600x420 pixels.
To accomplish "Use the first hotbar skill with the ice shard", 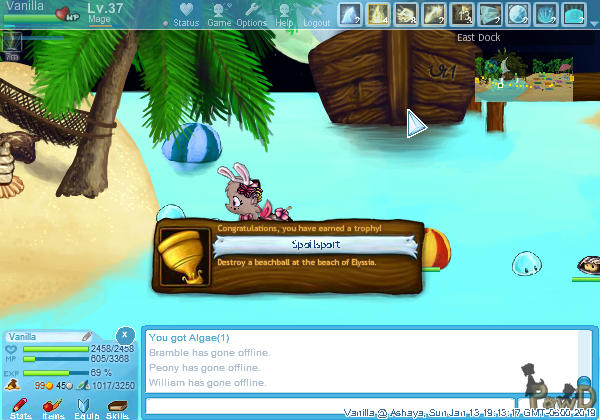I will click(x=350, y=14).
